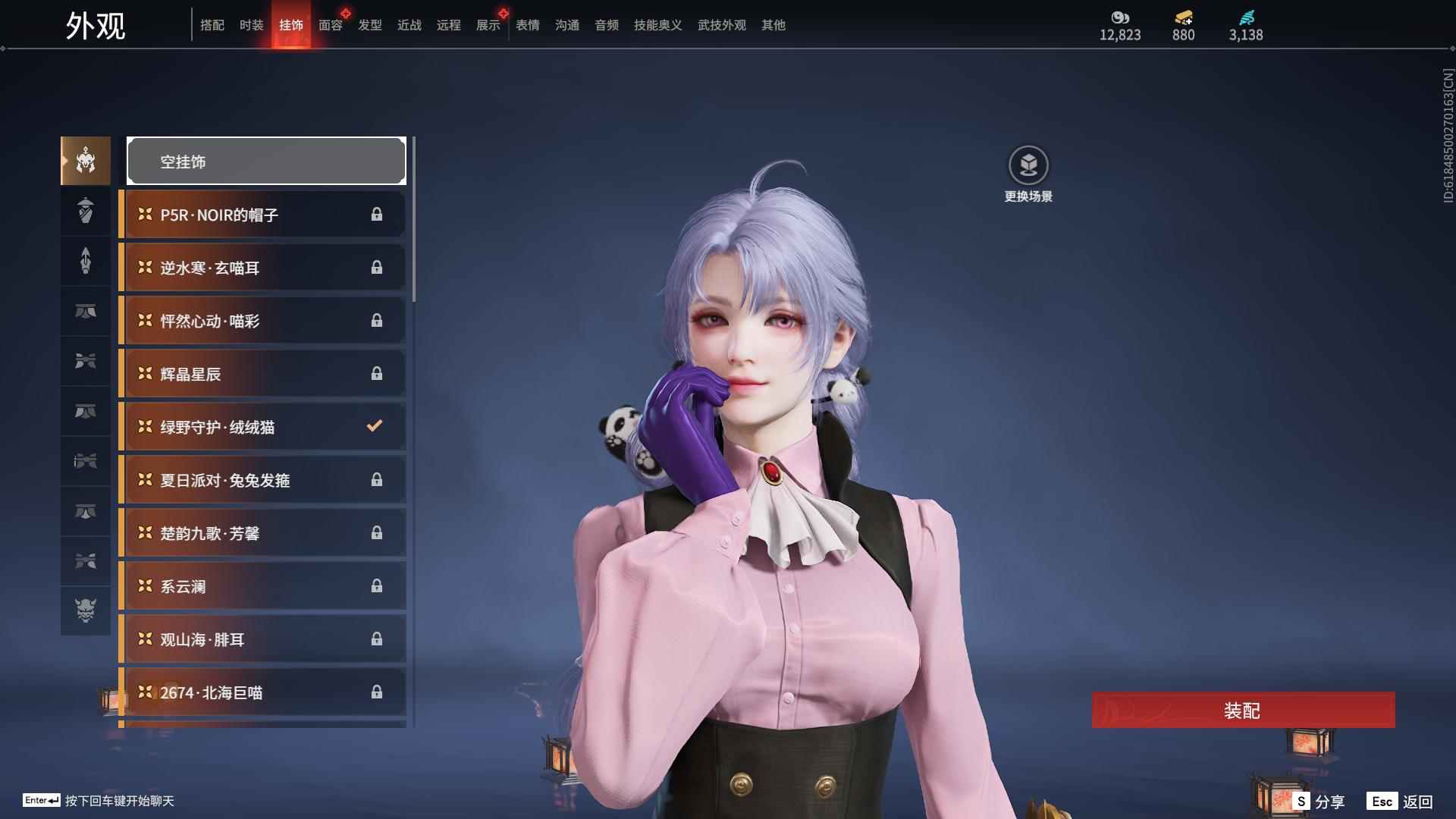
Task: Select the 发型 tab
Action: coord(369,25)
